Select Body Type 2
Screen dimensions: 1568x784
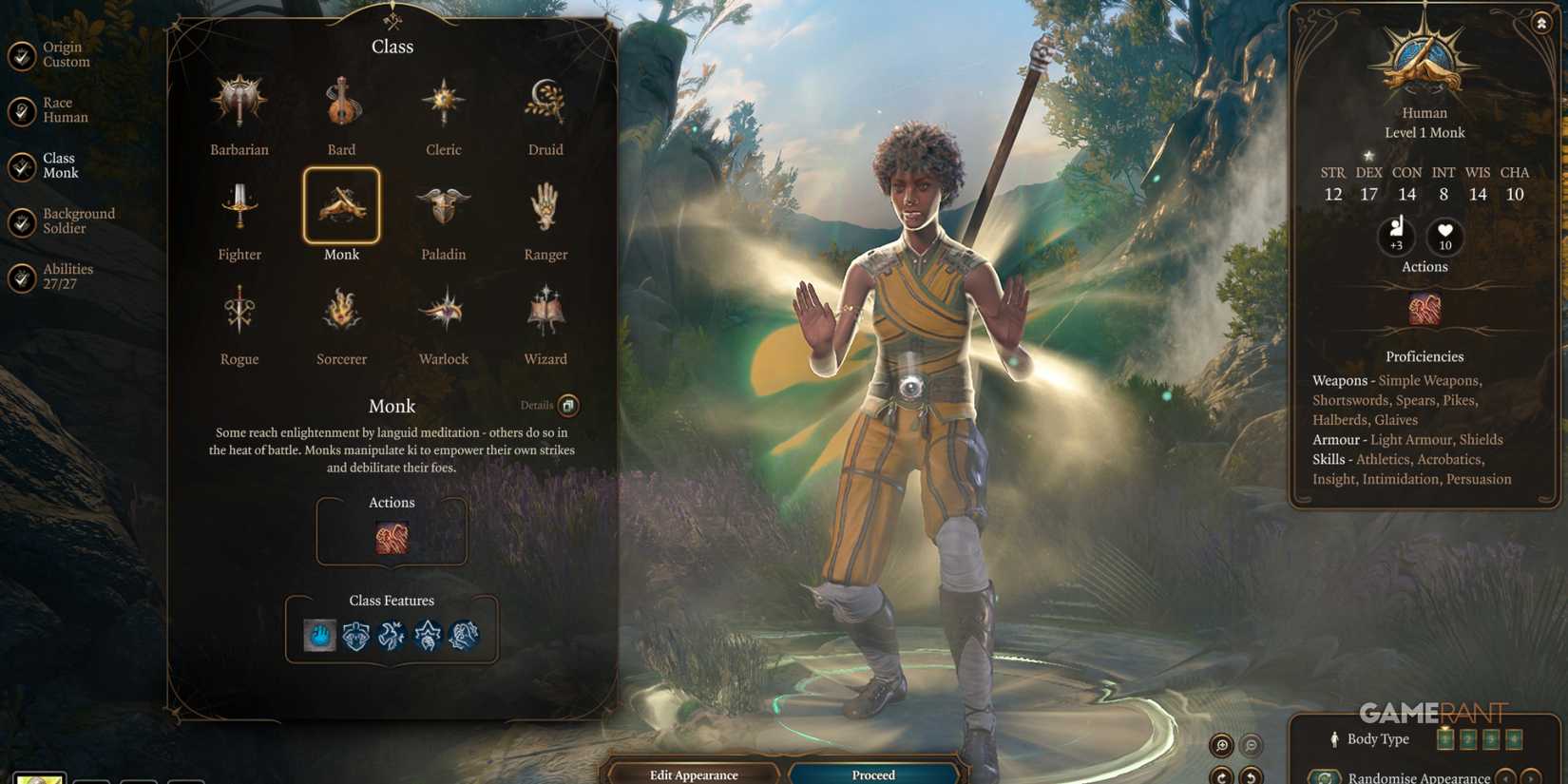tap(1468, 739)
